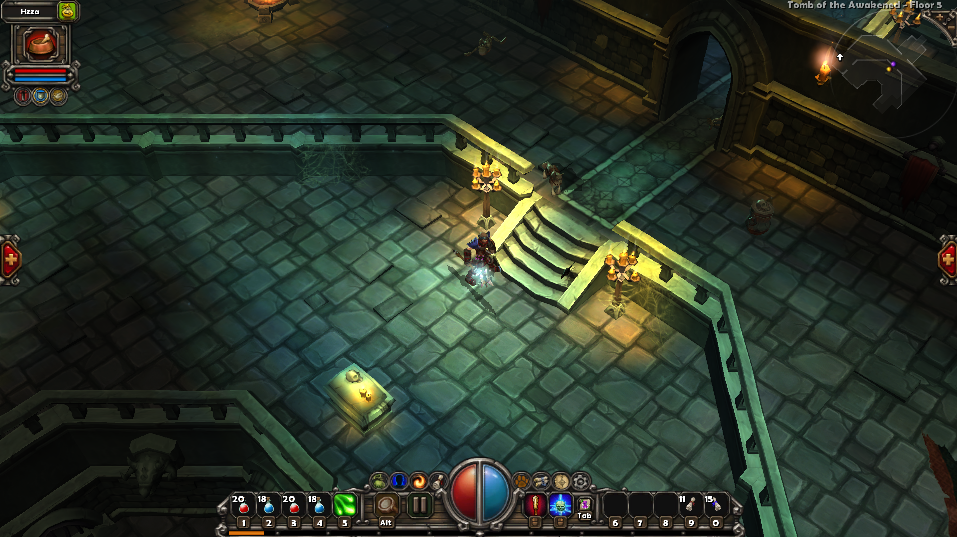Drink the blue mana potion in slot 2
Image resolution: width=957 pixels, height=537 pixels.
pos(268,506)
